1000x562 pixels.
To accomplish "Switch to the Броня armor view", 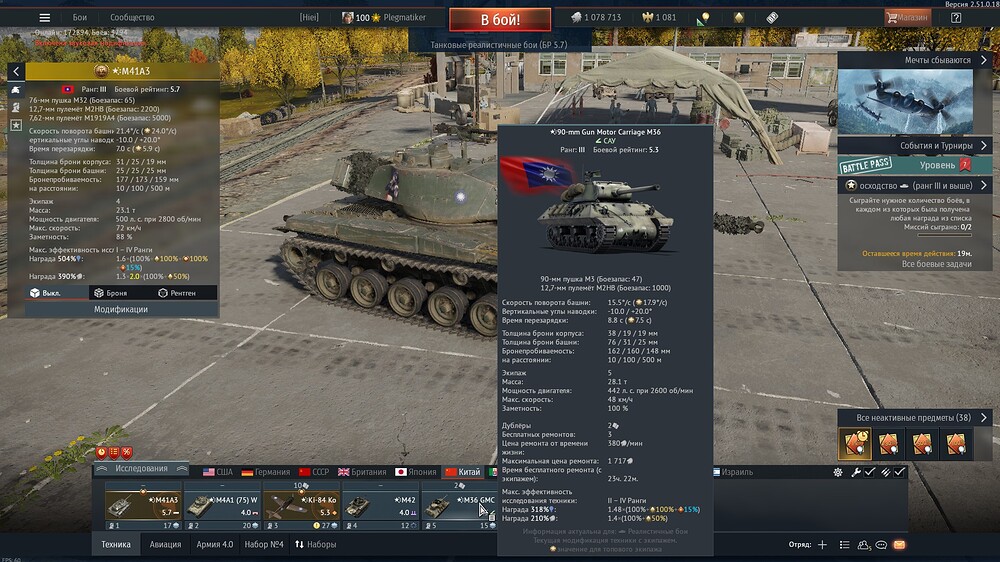I will pyautogui.click(x=109, y=293).
